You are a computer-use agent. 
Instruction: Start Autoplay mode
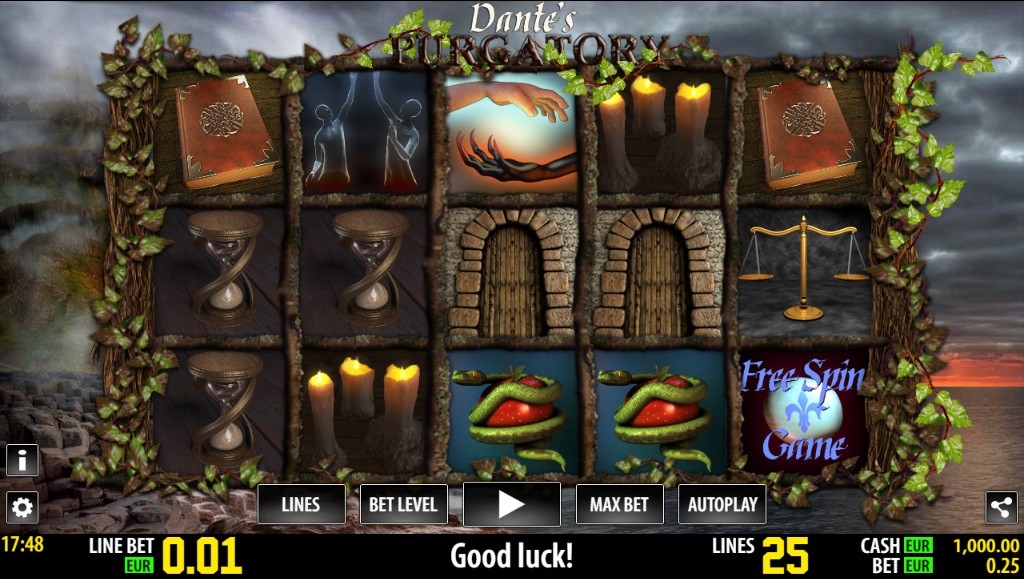click(x=722, y=504)
